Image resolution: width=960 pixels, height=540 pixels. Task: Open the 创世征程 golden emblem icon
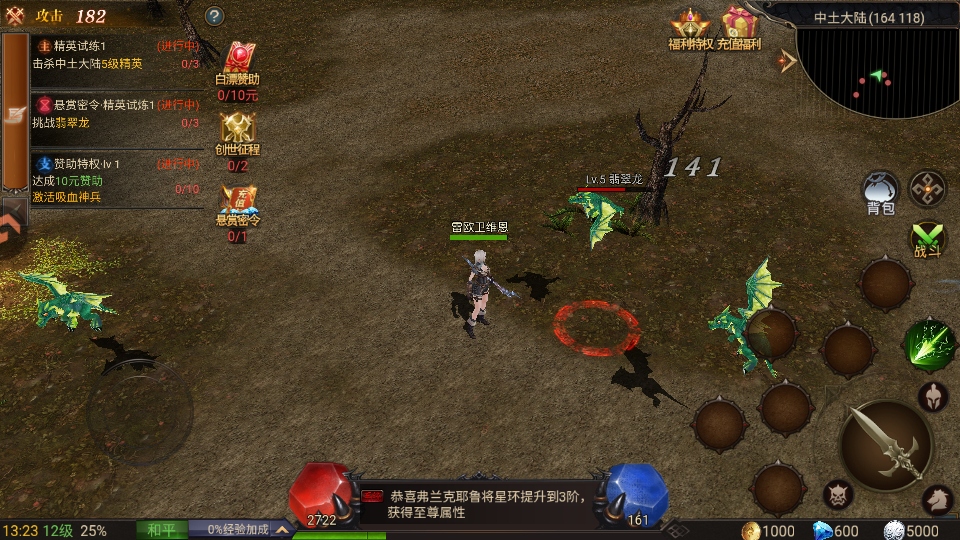(238, 137)
